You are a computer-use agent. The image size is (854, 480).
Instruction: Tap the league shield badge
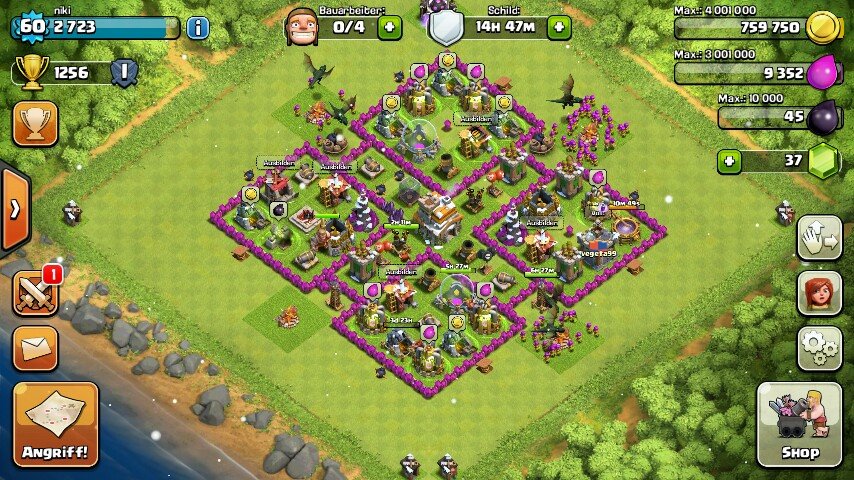pyautogui.click(x=124, y=72)
